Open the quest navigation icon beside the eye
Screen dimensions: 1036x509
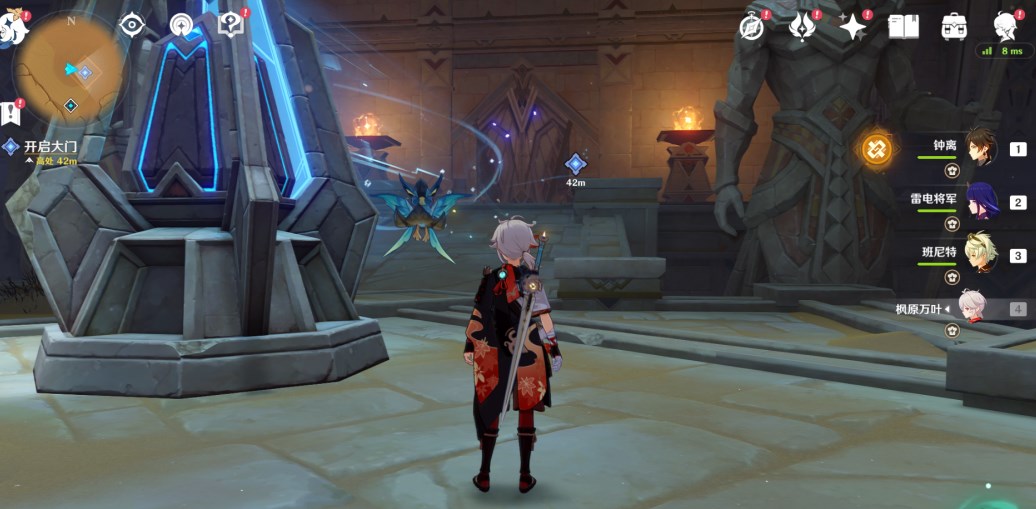click(182, 25)
